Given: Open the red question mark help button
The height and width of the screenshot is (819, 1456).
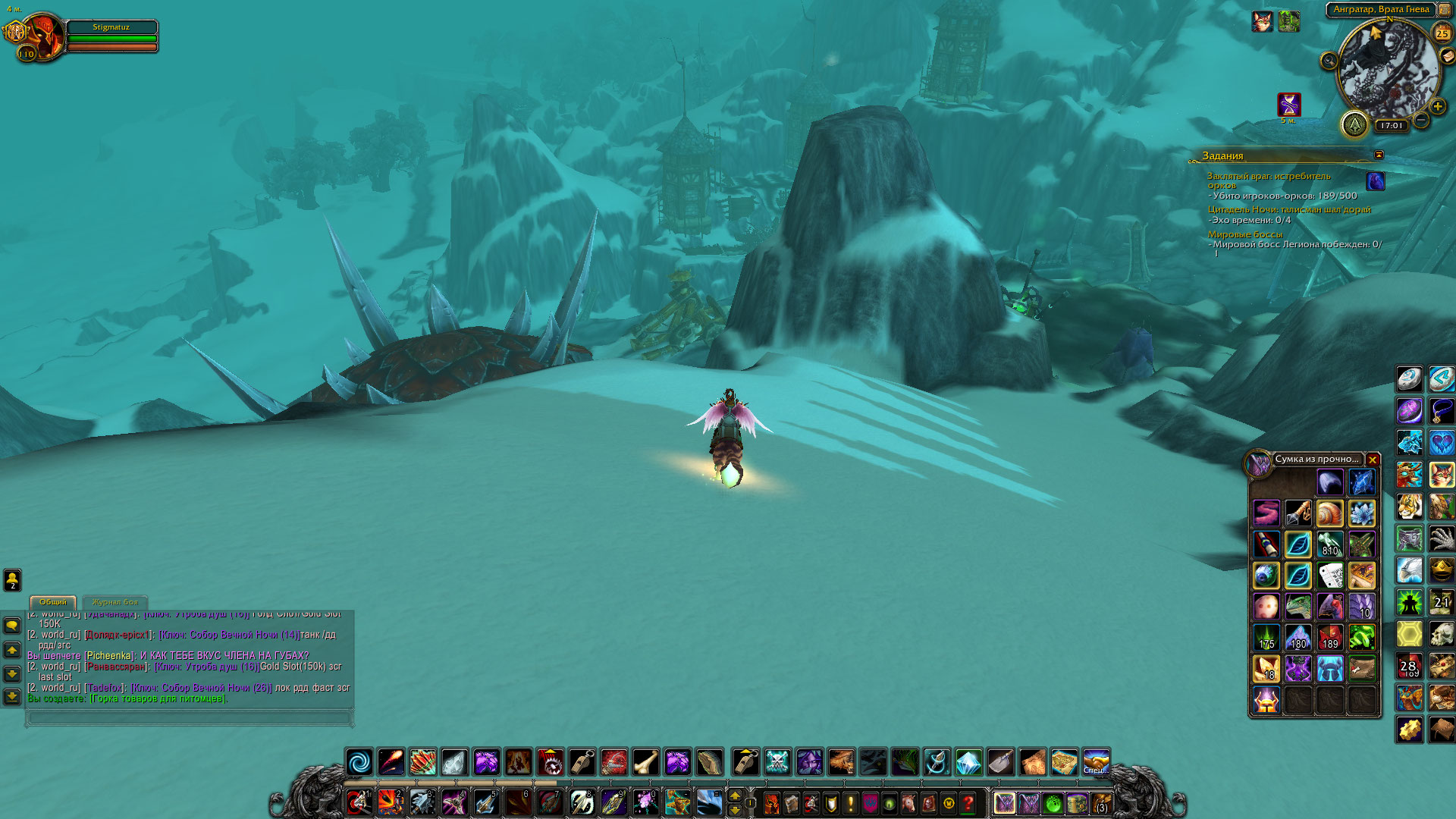Looking at the screenshot, I should [968, 803].
